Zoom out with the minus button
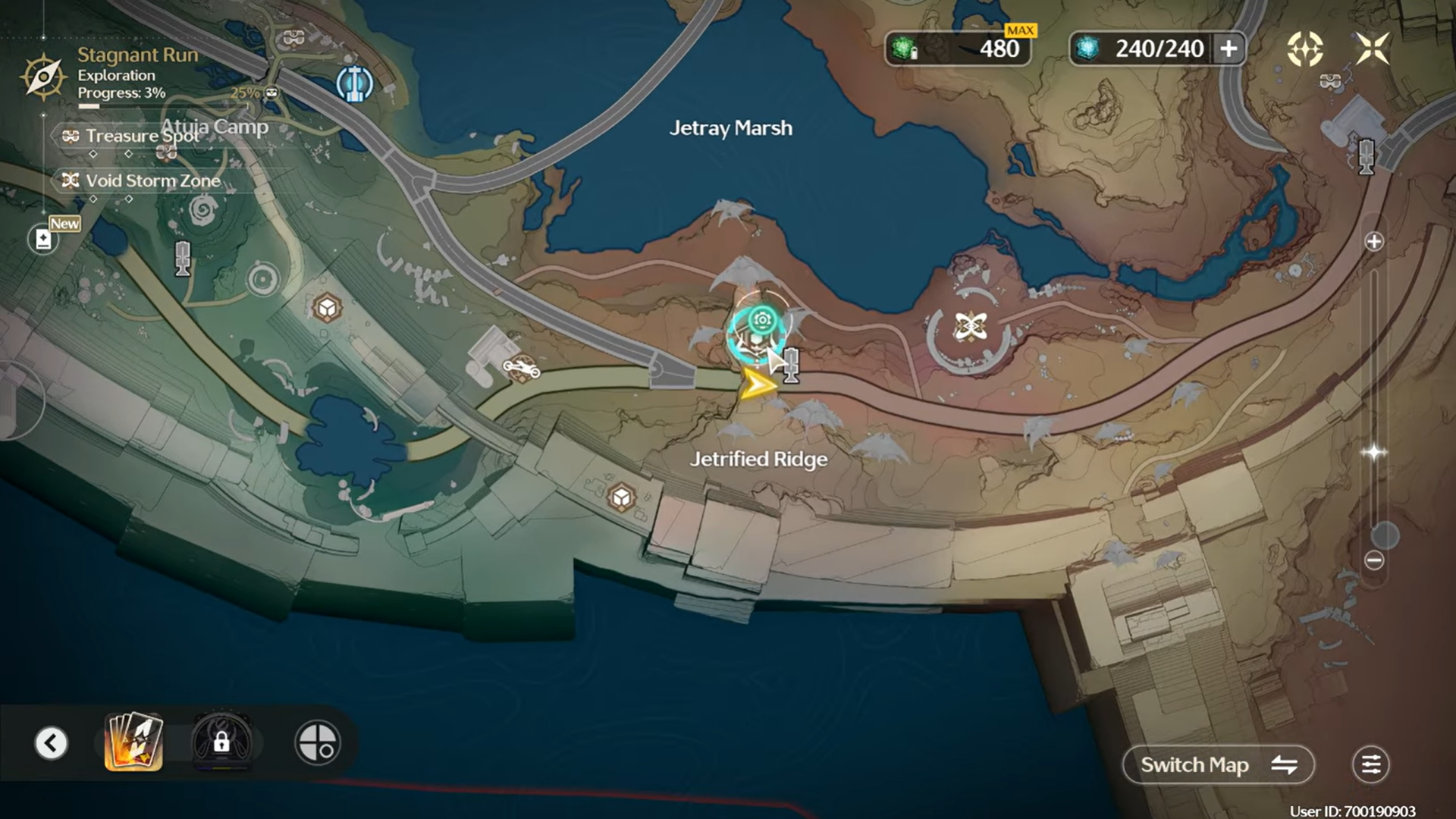The image size is (1456, 819). [1373, 560]
